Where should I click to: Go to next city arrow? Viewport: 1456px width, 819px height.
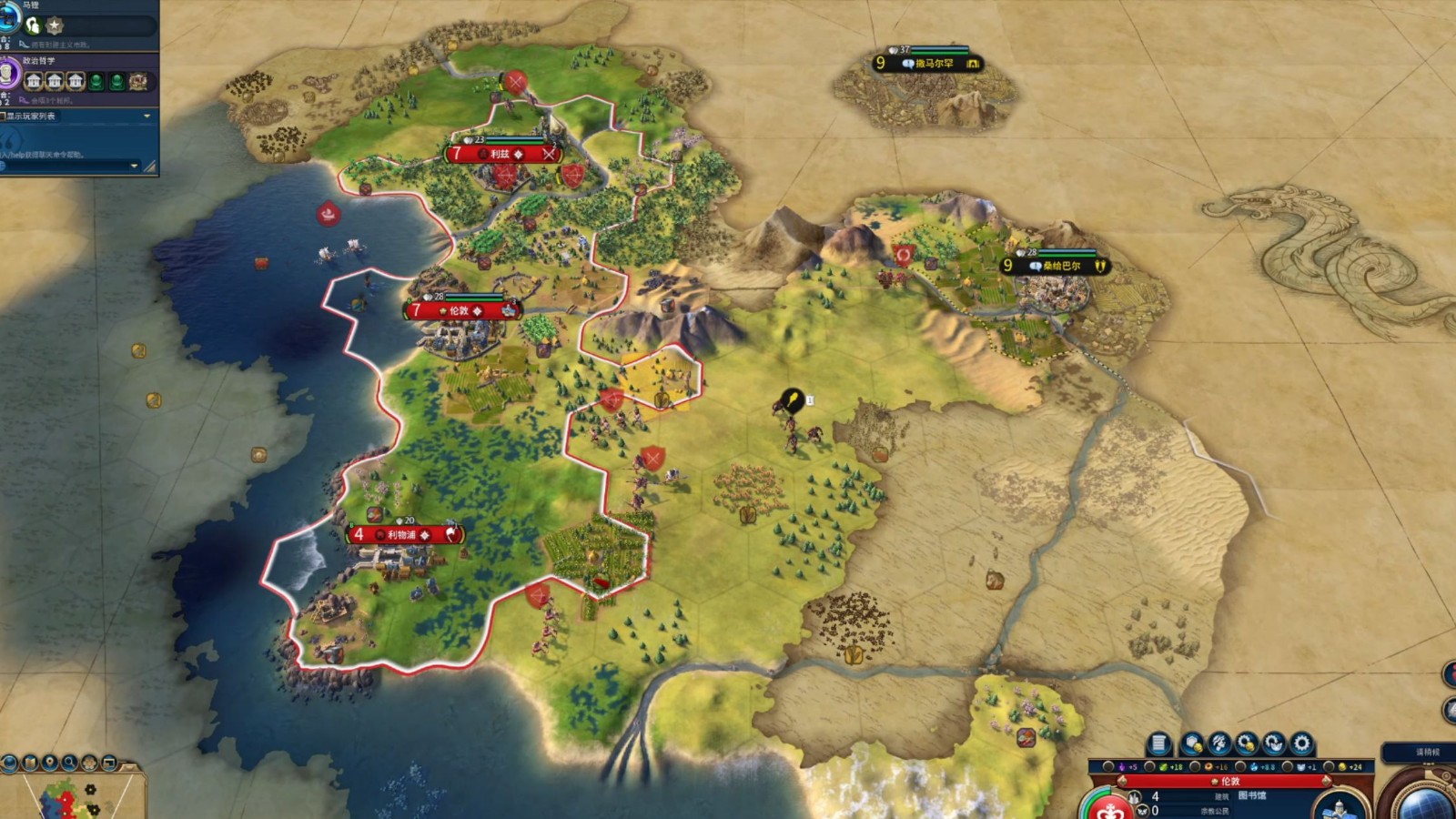click(1330, 781)
